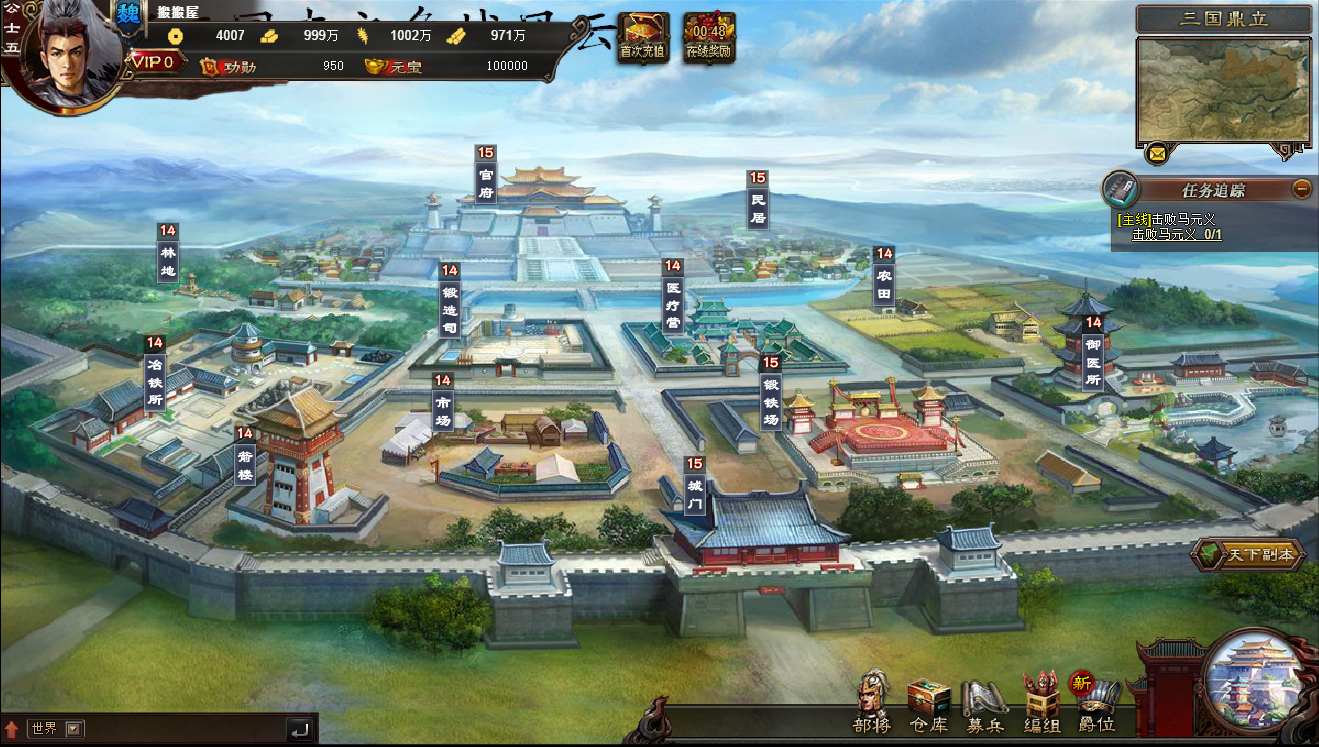
Task: Claim the 00:48 timed reward icon
Action: coord(709,37)
